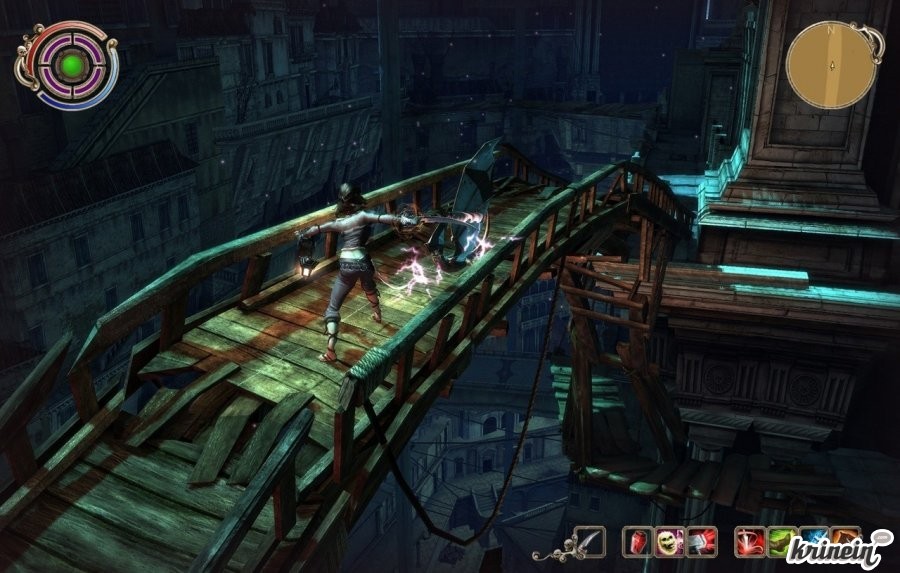Activate the pale skull mask ability

tap(670, 541)
